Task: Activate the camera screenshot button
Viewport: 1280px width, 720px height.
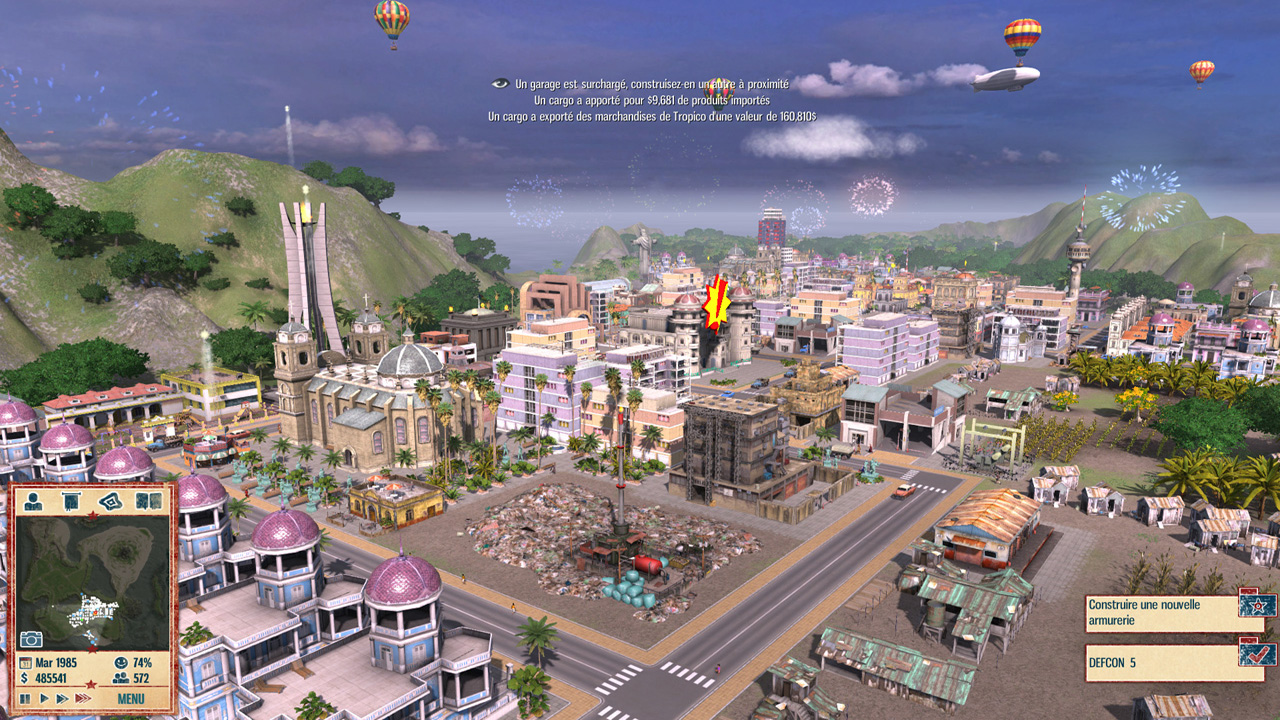Action: [x=31, y=639]
